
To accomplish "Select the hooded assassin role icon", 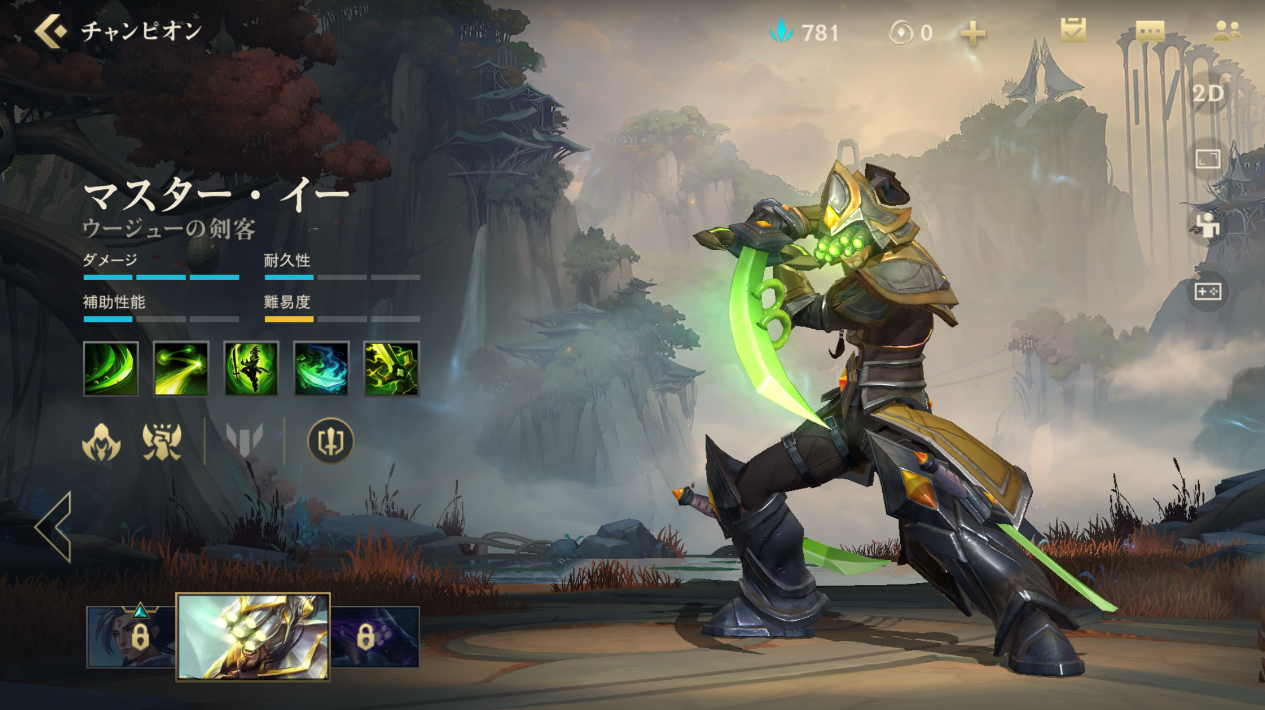I will 101,441.
